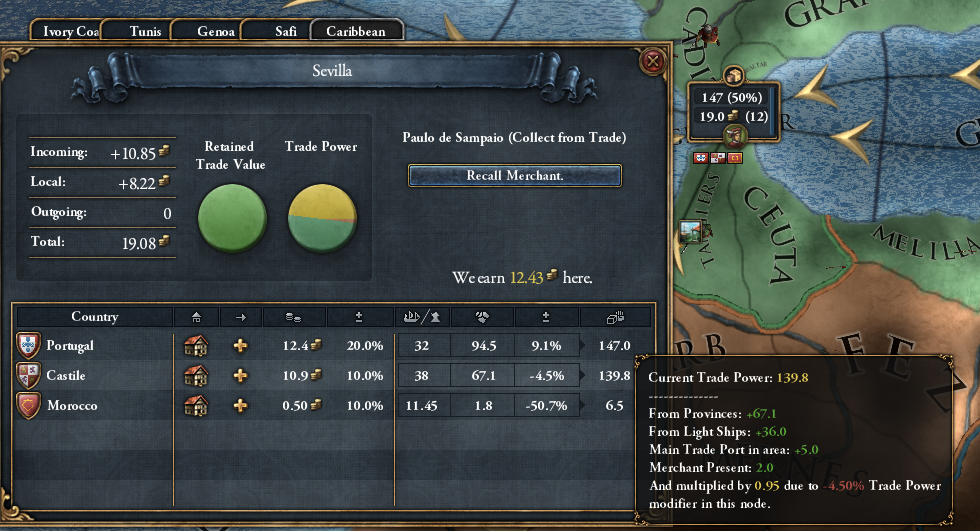Select the Genoa tab
This screenshot has width=980, height=531.
click(x=216, y=31)
